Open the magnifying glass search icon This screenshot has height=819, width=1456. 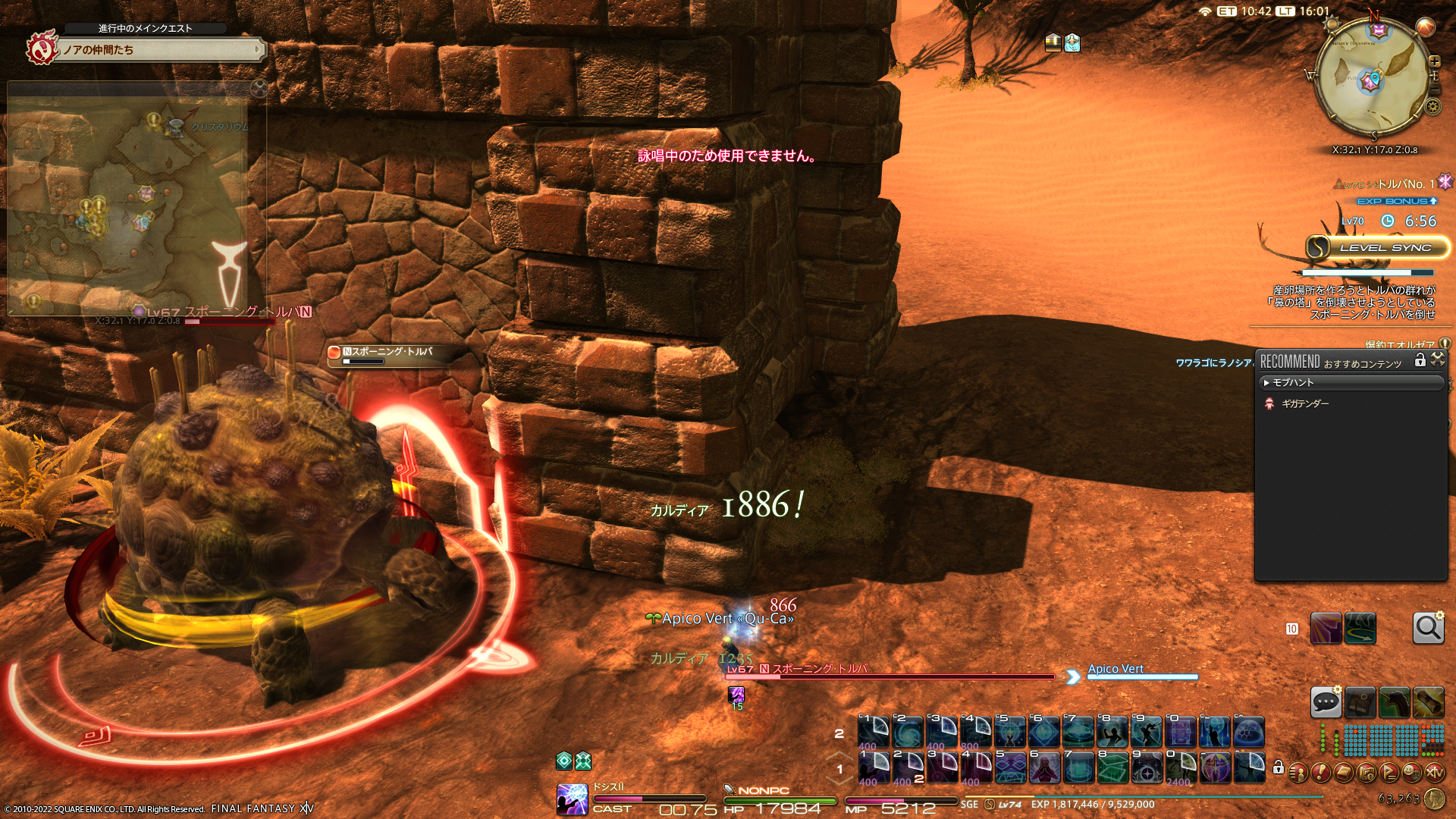[1428, 628]
